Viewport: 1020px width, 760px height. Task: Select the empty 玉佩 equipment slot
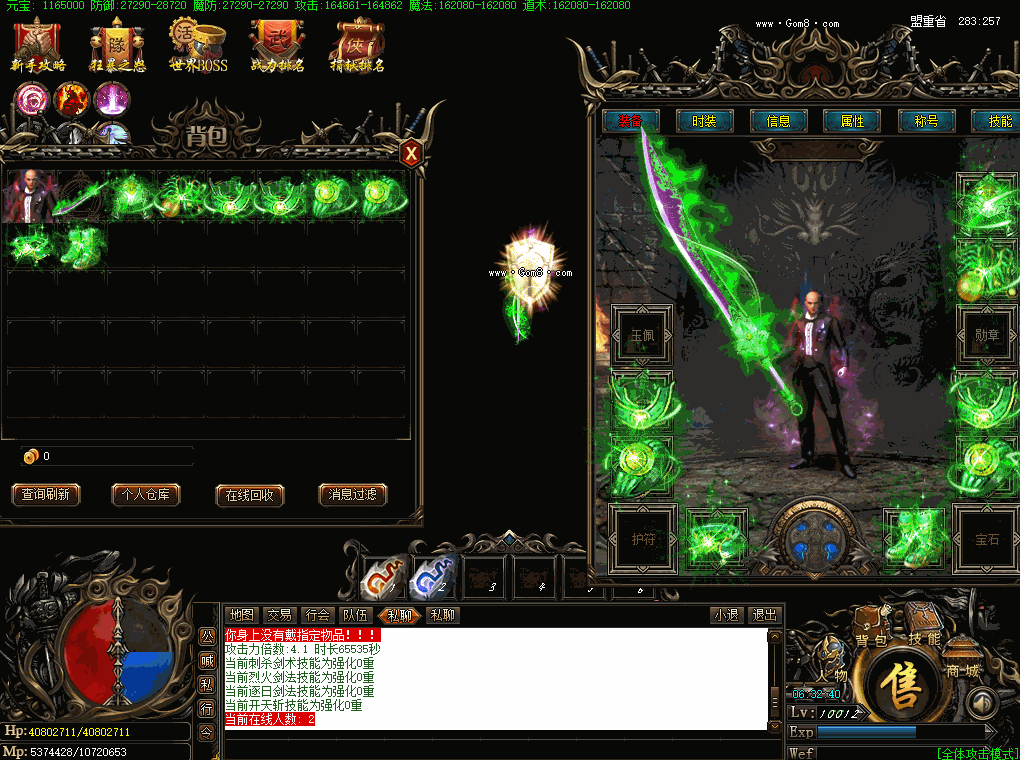(640, 337)
